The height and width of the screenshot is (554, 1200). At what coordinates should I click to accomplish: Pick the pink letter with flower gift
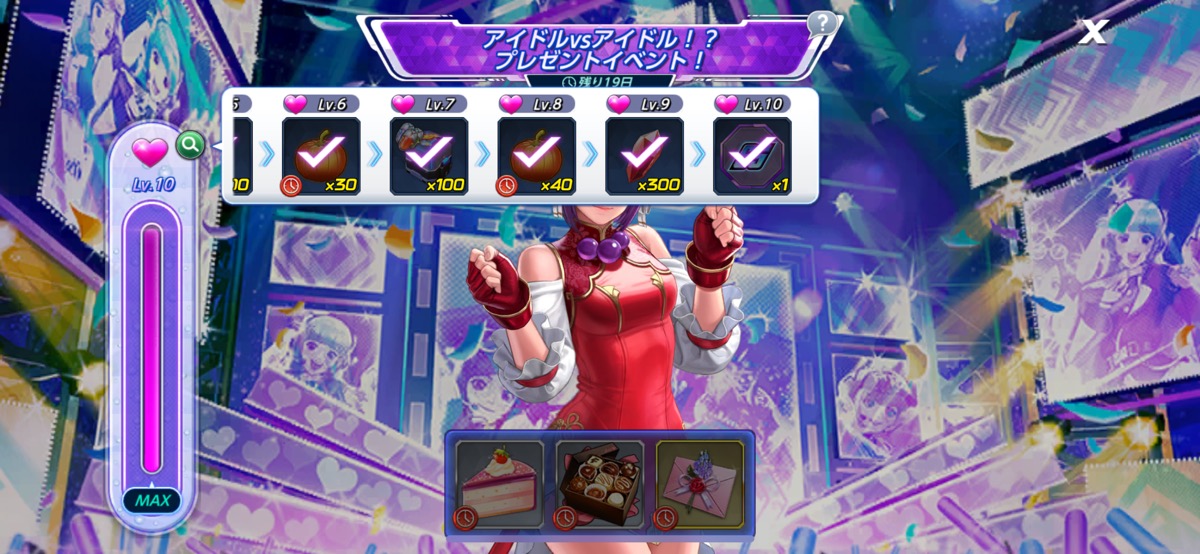[x=698, y=484]
